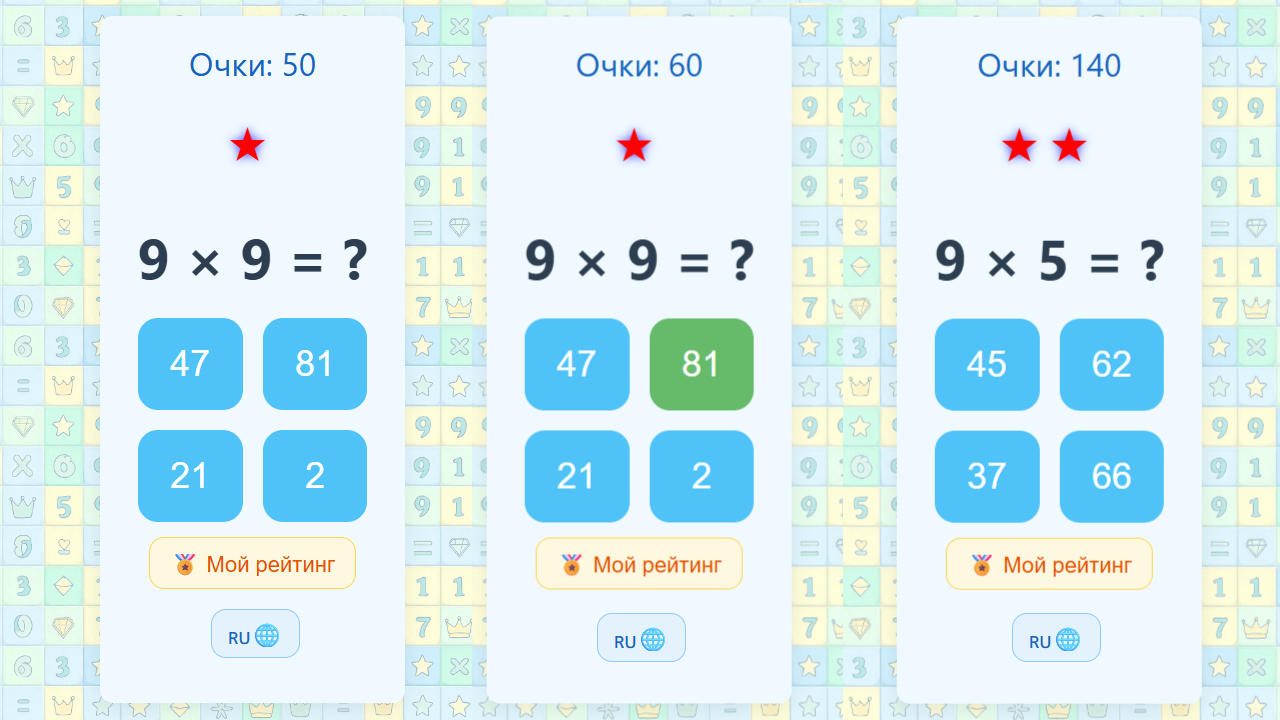Click the red star under score 50

(245, 146)
